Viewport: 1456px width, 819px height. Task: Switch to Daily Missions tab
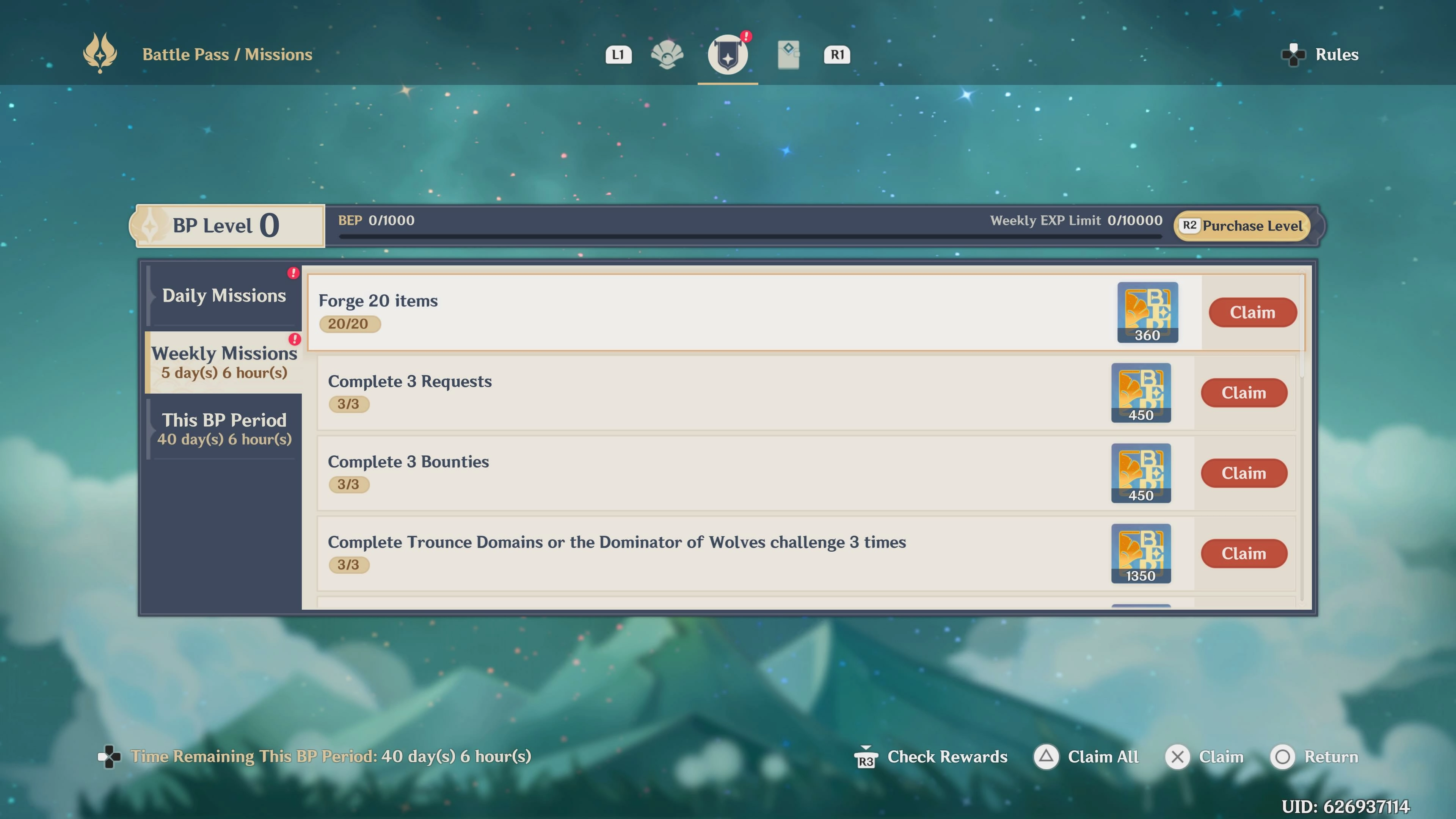coord(224,296)
